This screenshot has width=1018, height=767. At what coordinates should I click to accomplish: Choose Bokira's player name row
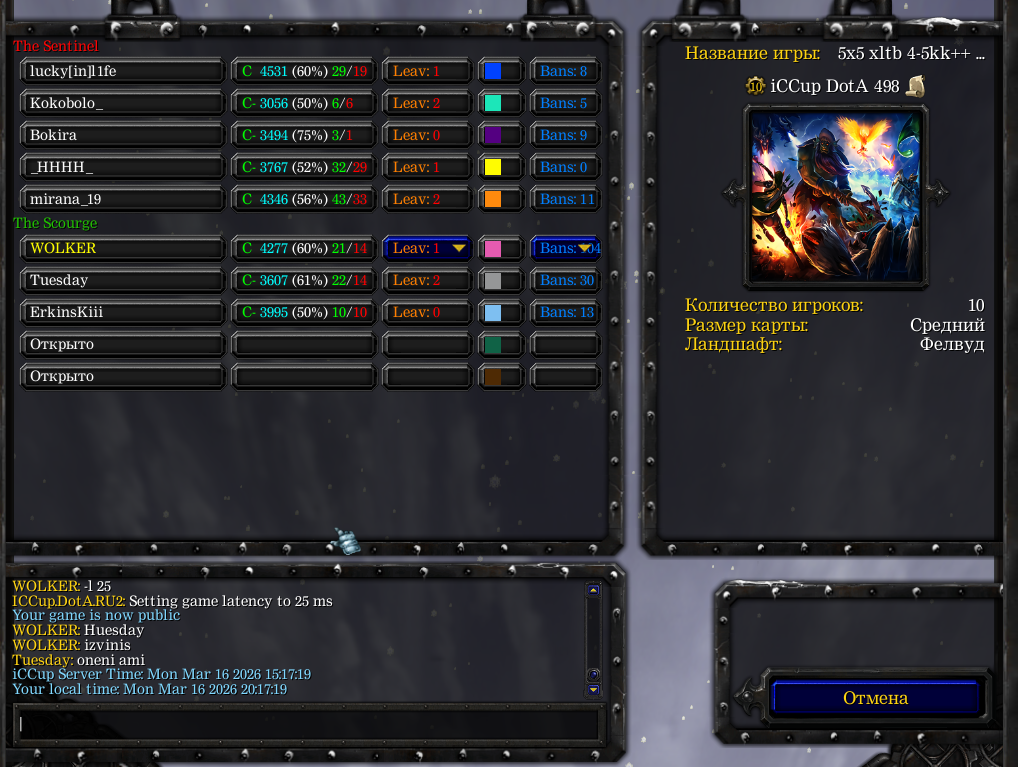tap(122, 135)
